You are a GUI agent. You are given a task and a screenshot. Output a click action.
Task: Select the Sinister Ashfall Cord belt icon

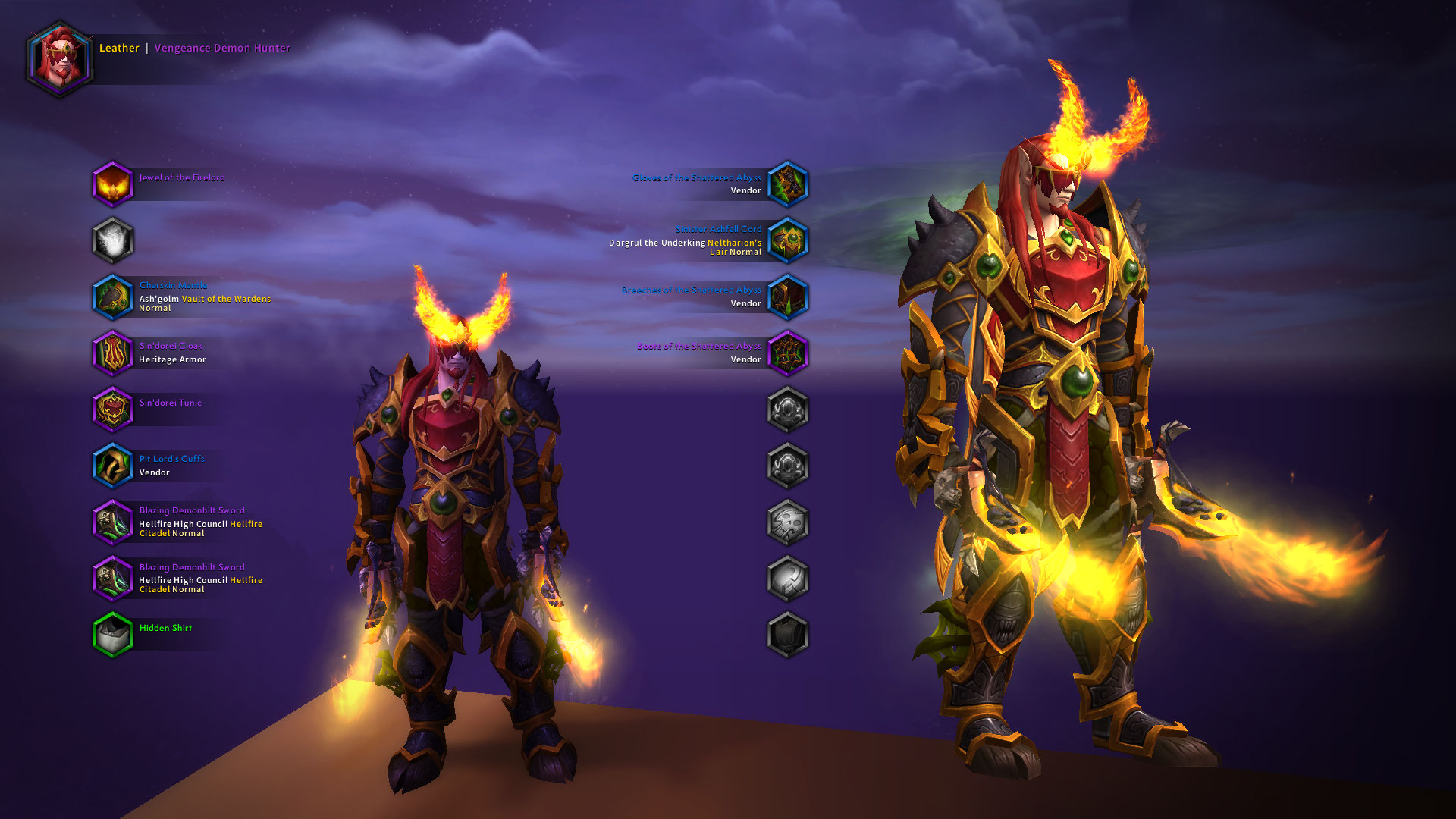pyautogui.click(x=787, y=240)
